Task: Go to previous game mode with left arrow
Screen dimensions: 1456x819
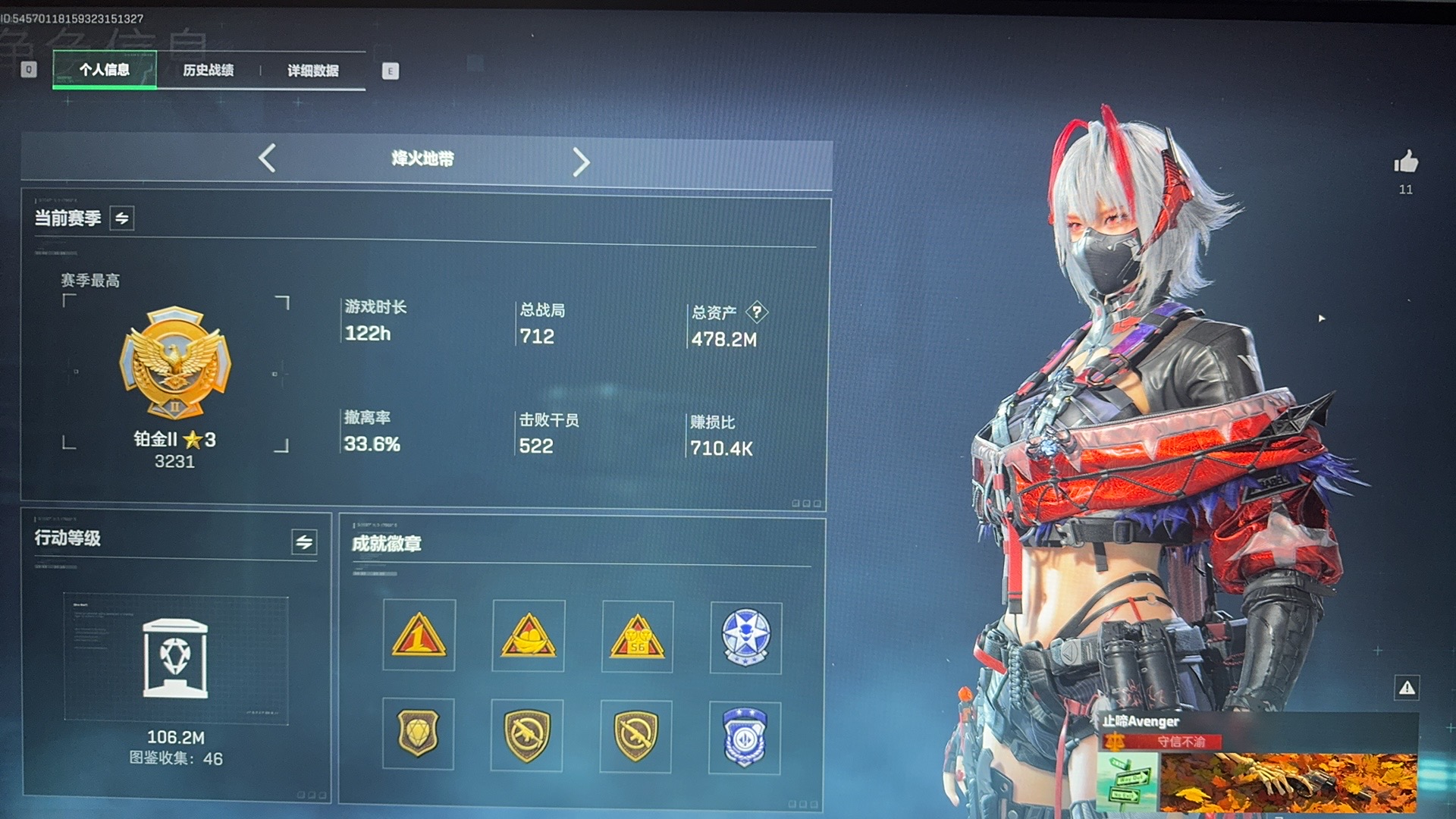Action: click(267, 158)
